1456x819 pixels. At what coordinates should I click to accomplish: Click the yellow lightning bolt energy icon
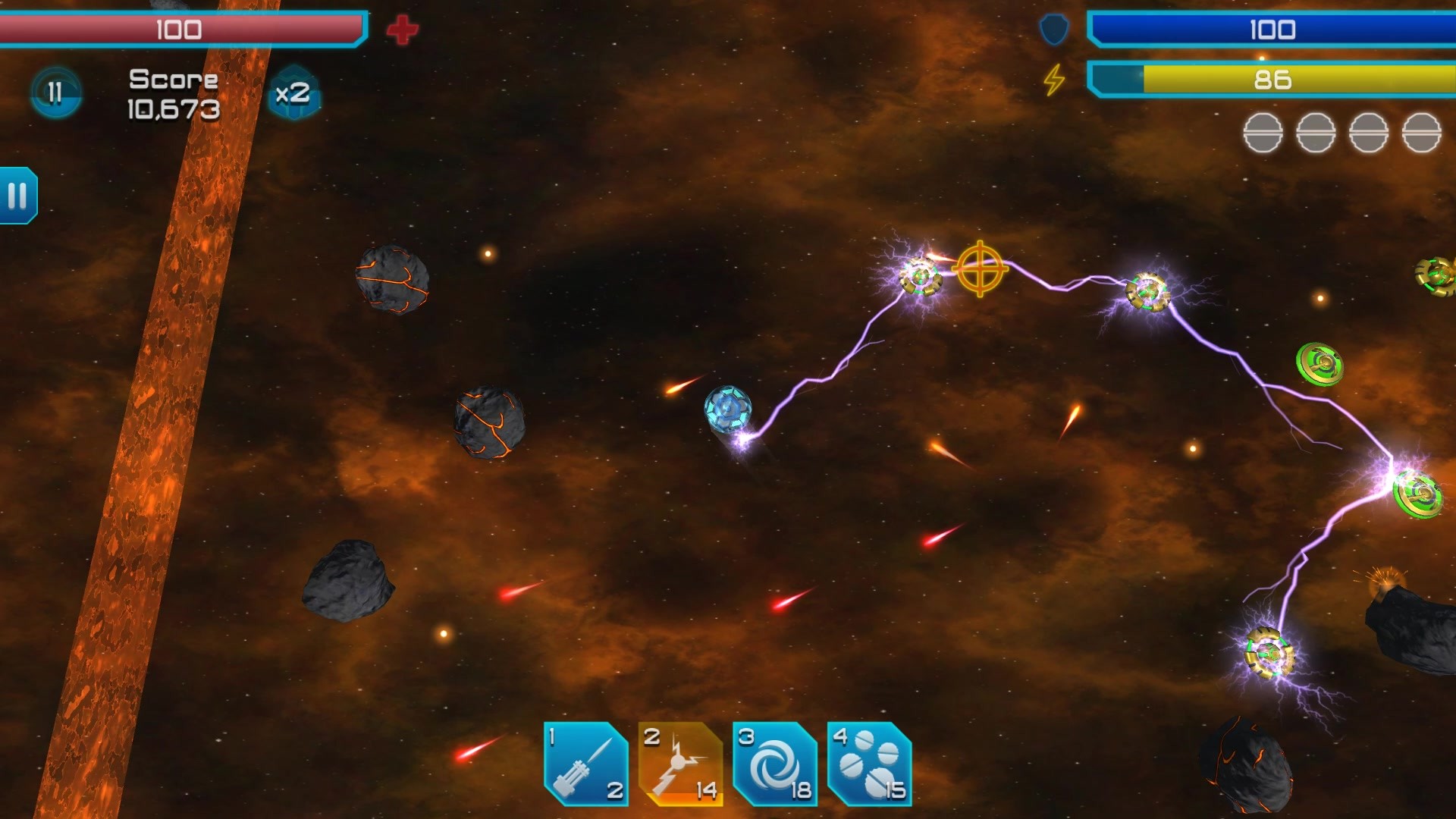[x=1054, y=78]
